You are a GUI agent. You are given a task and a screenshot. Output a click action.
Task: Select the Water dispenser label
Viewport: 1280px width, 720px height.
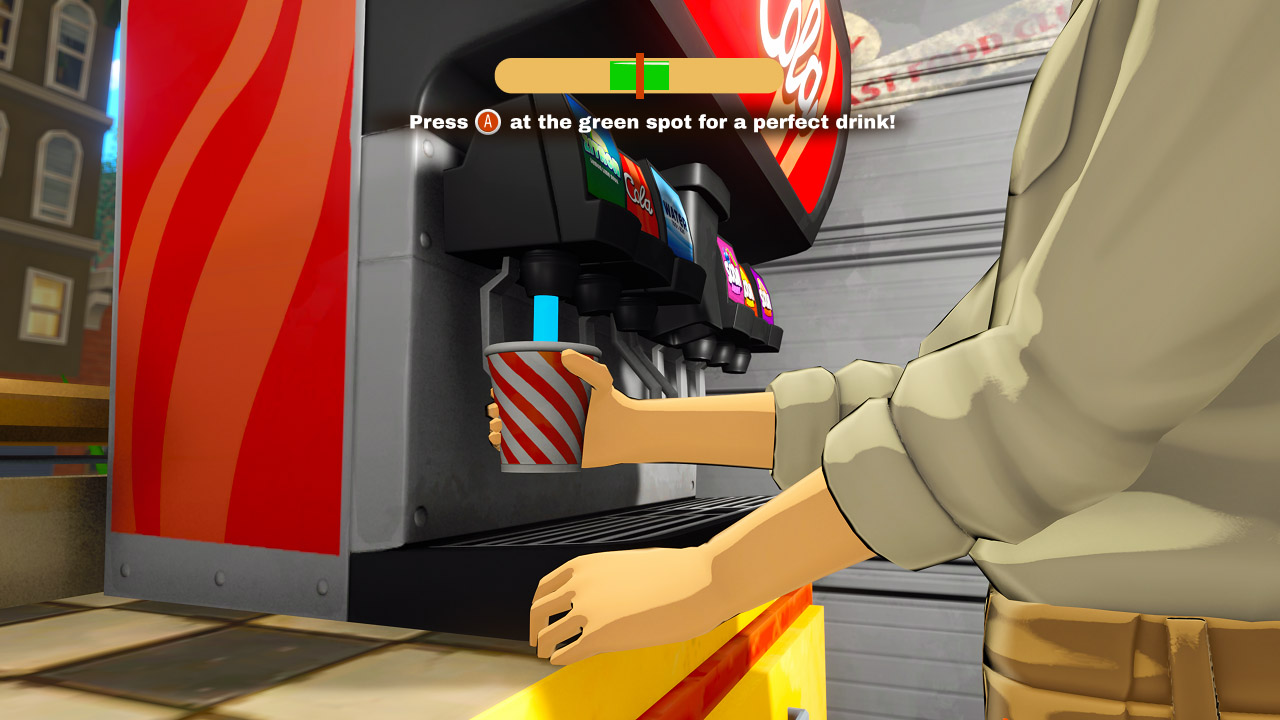pyautogui.click(x=675, y=220)
